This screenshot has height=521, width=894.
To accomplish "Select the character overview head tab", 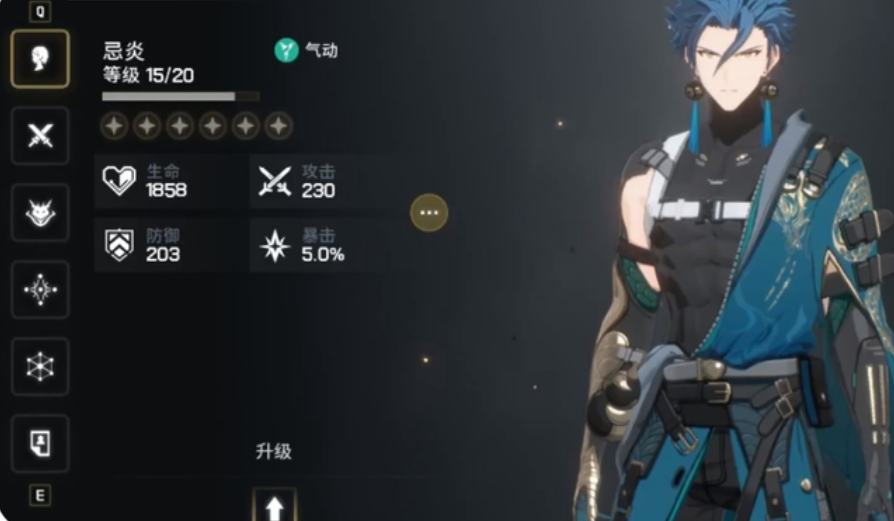I will (40, 59).
